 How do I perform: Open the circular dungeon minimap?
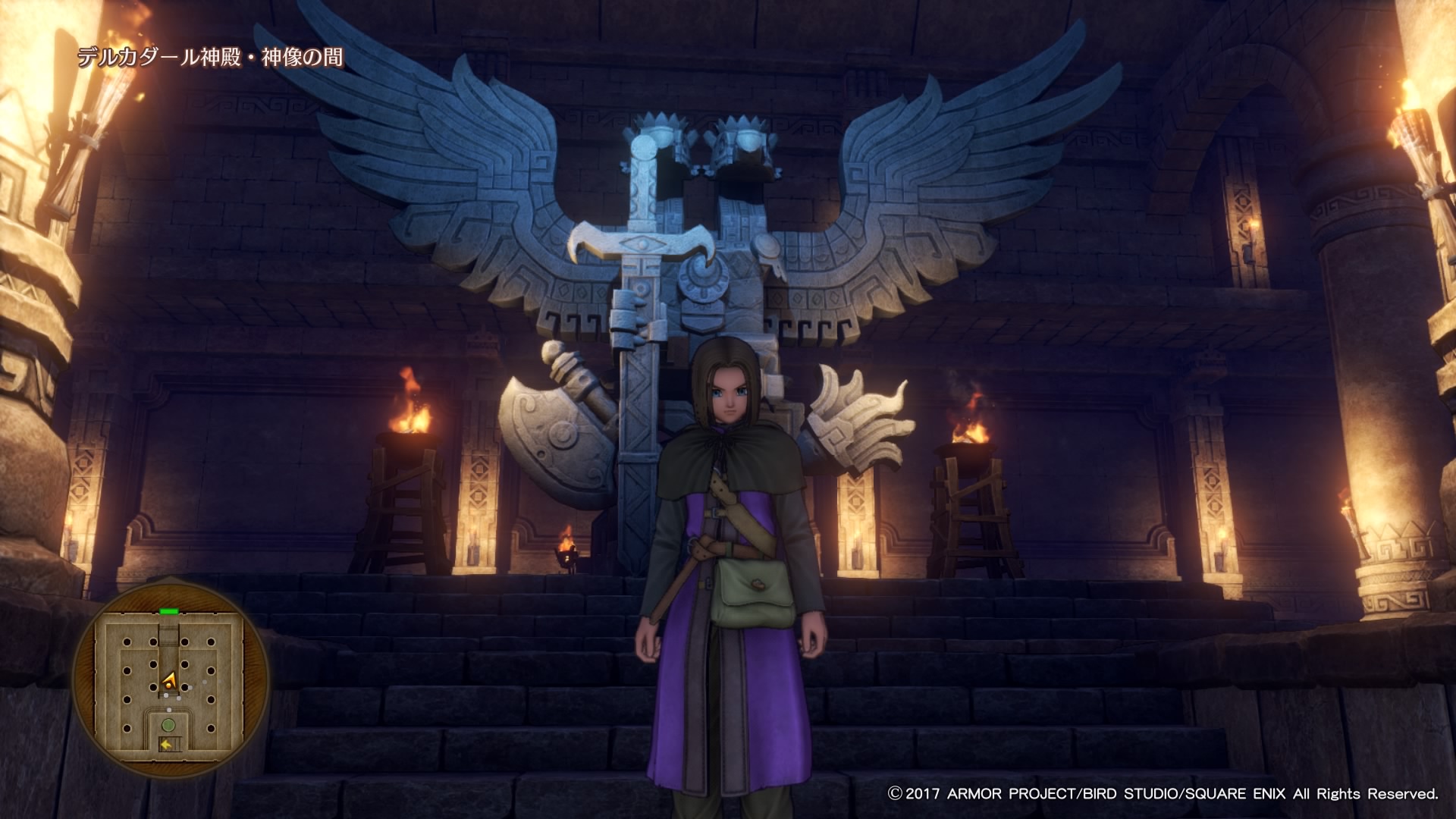coord(170,677)
